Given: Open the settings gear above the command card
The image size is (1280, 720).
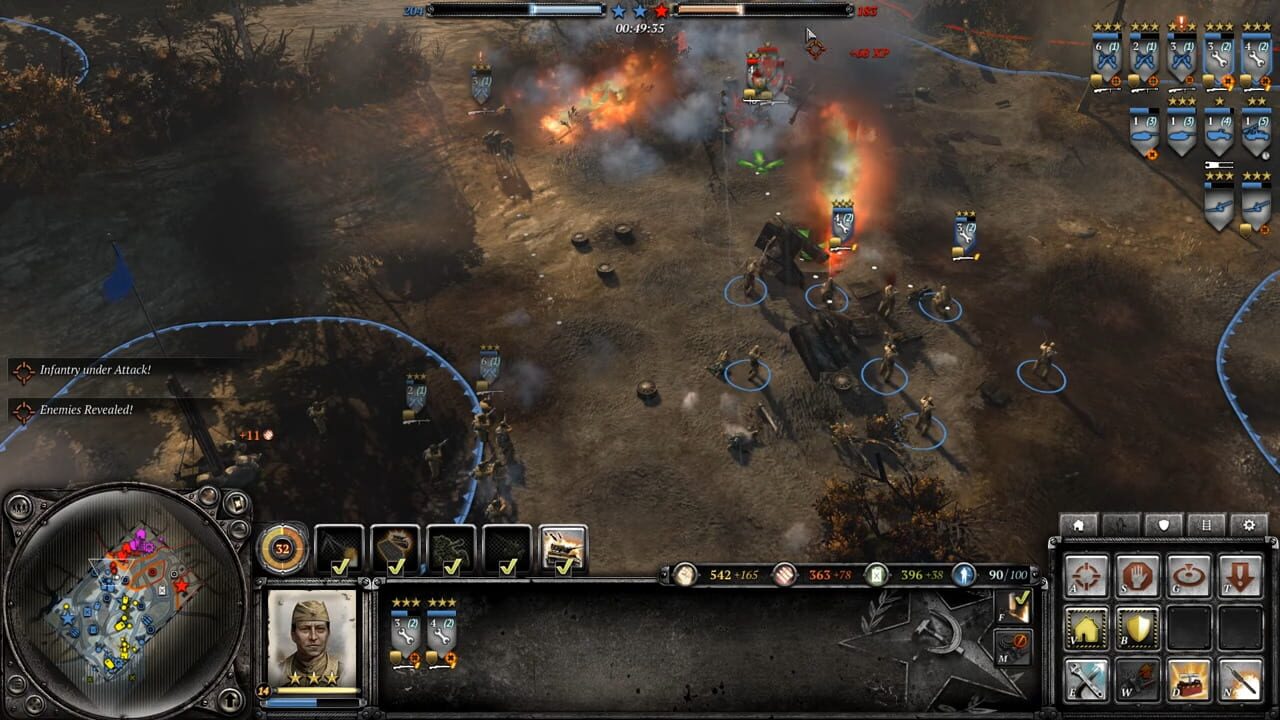Looking at the screenshot, I should click(1248, 523).
